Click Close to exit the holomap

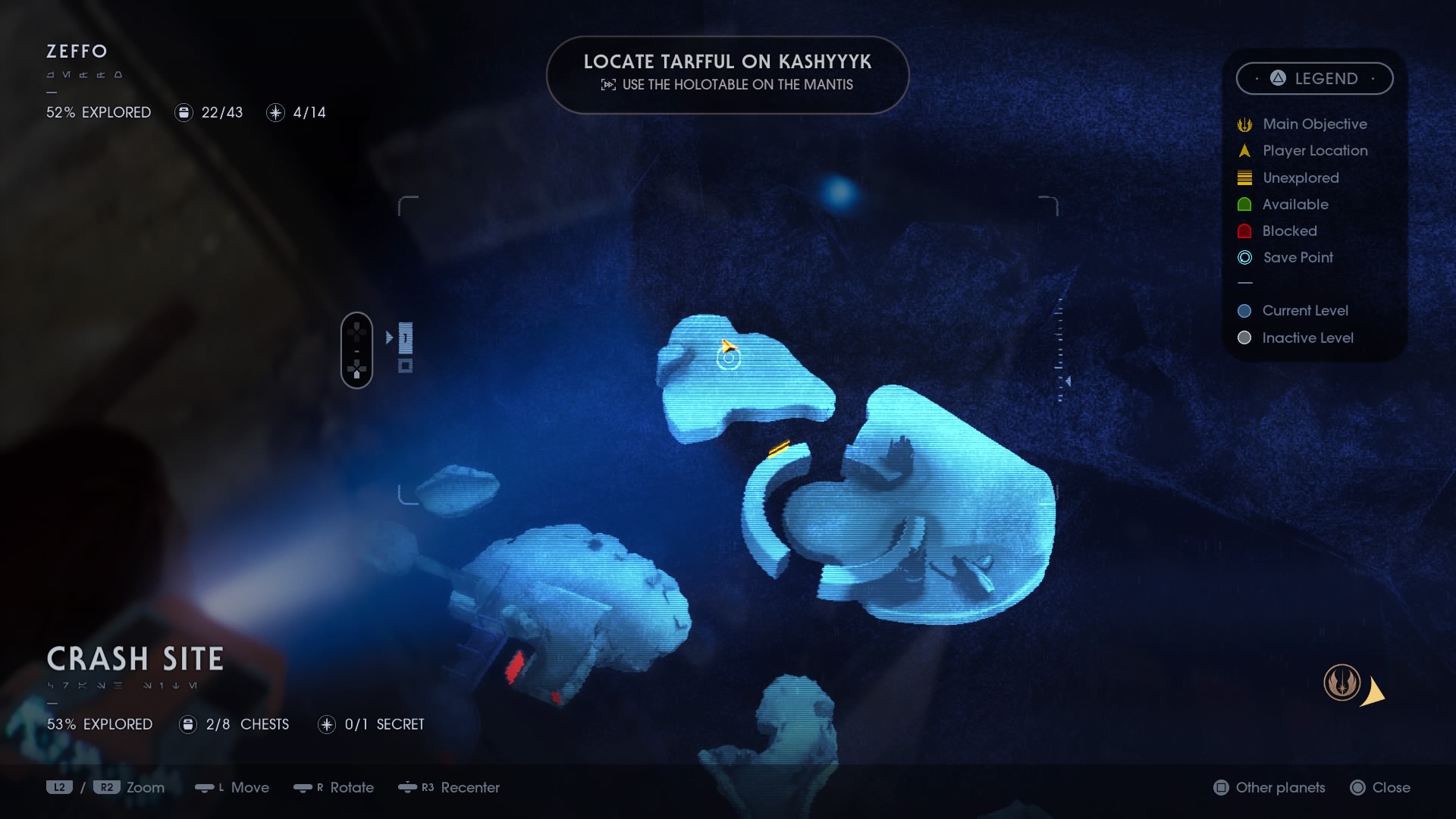(x=1382, y=788)
